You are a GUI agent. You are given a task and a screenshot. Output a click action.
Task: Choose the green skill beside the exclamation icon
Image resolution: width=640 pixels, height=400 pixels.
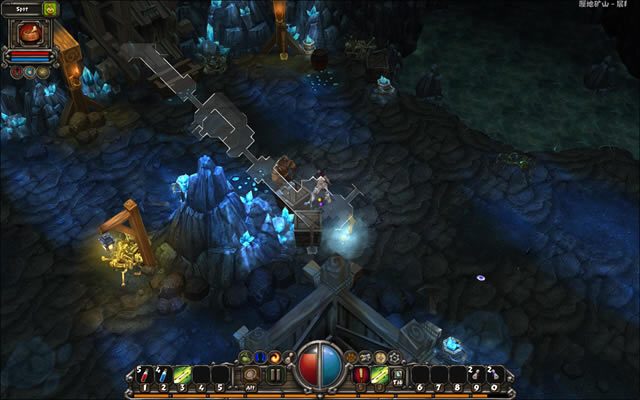pos(380,375)
